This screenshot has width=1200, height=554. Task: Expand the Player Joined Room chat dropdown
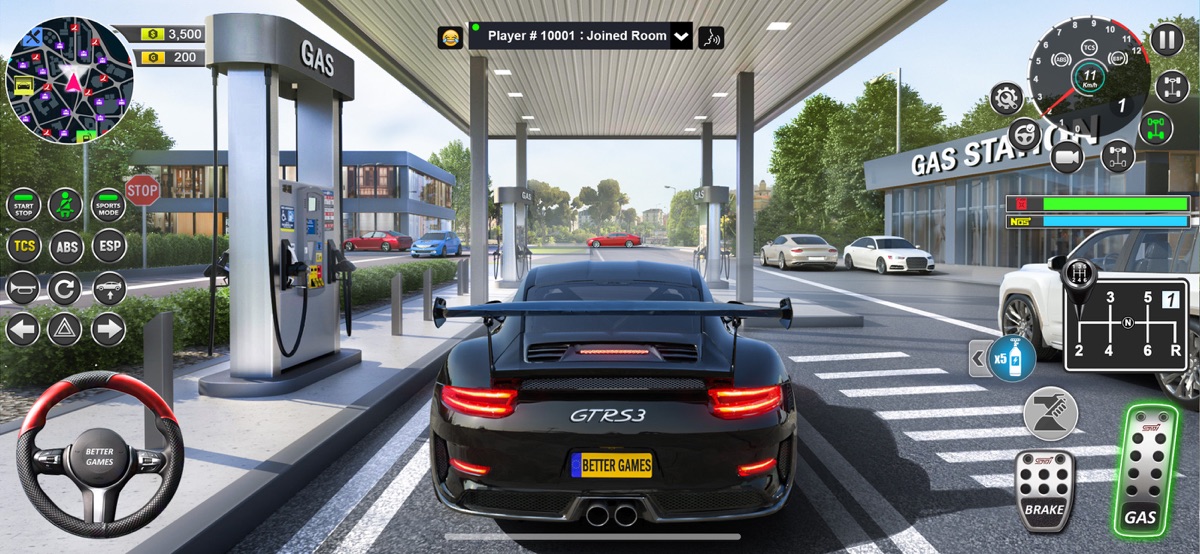682,37
